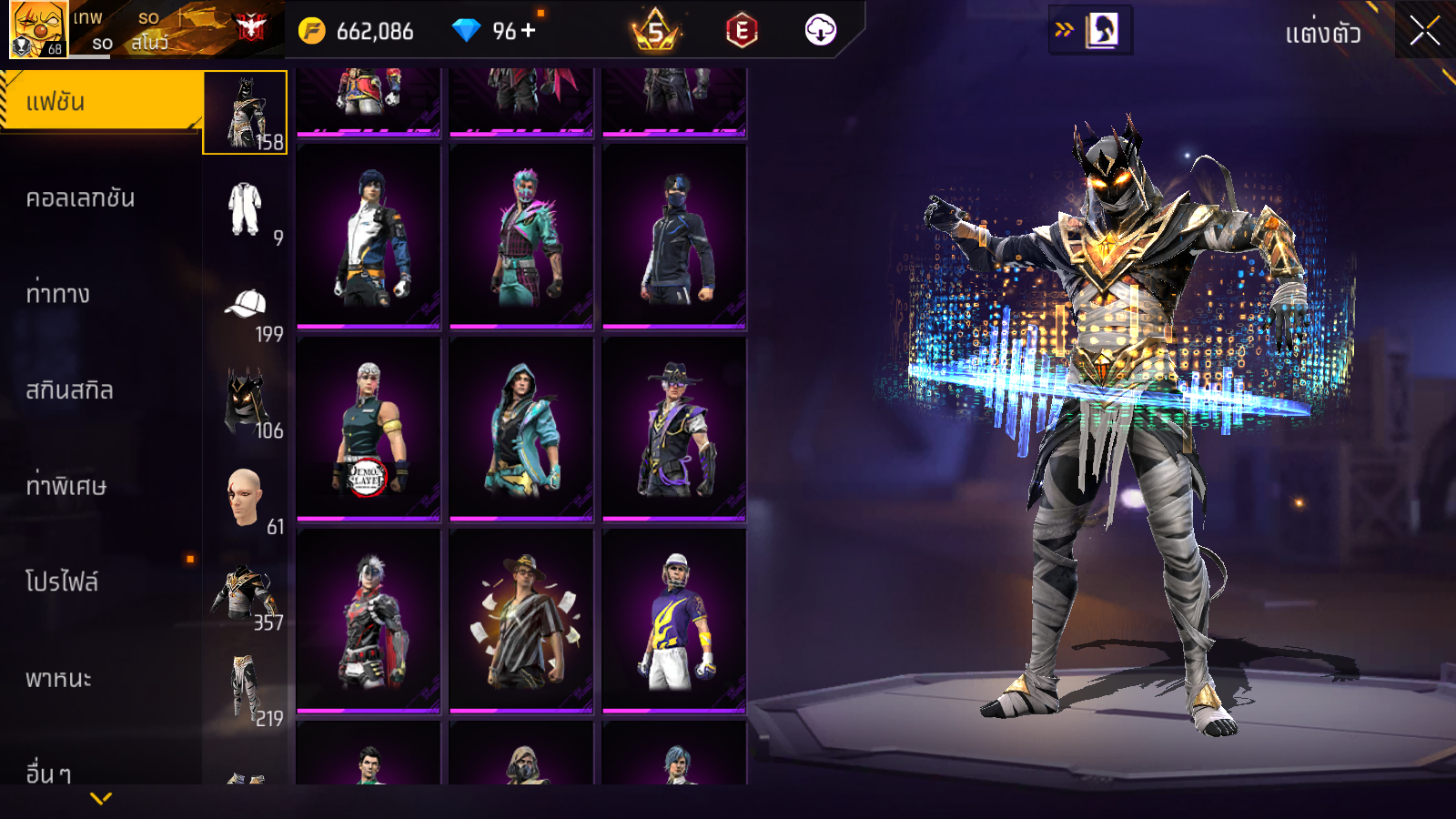Close the outfit screen with the X
The height and width of the screenshot is (819, 1456).
1424,31
